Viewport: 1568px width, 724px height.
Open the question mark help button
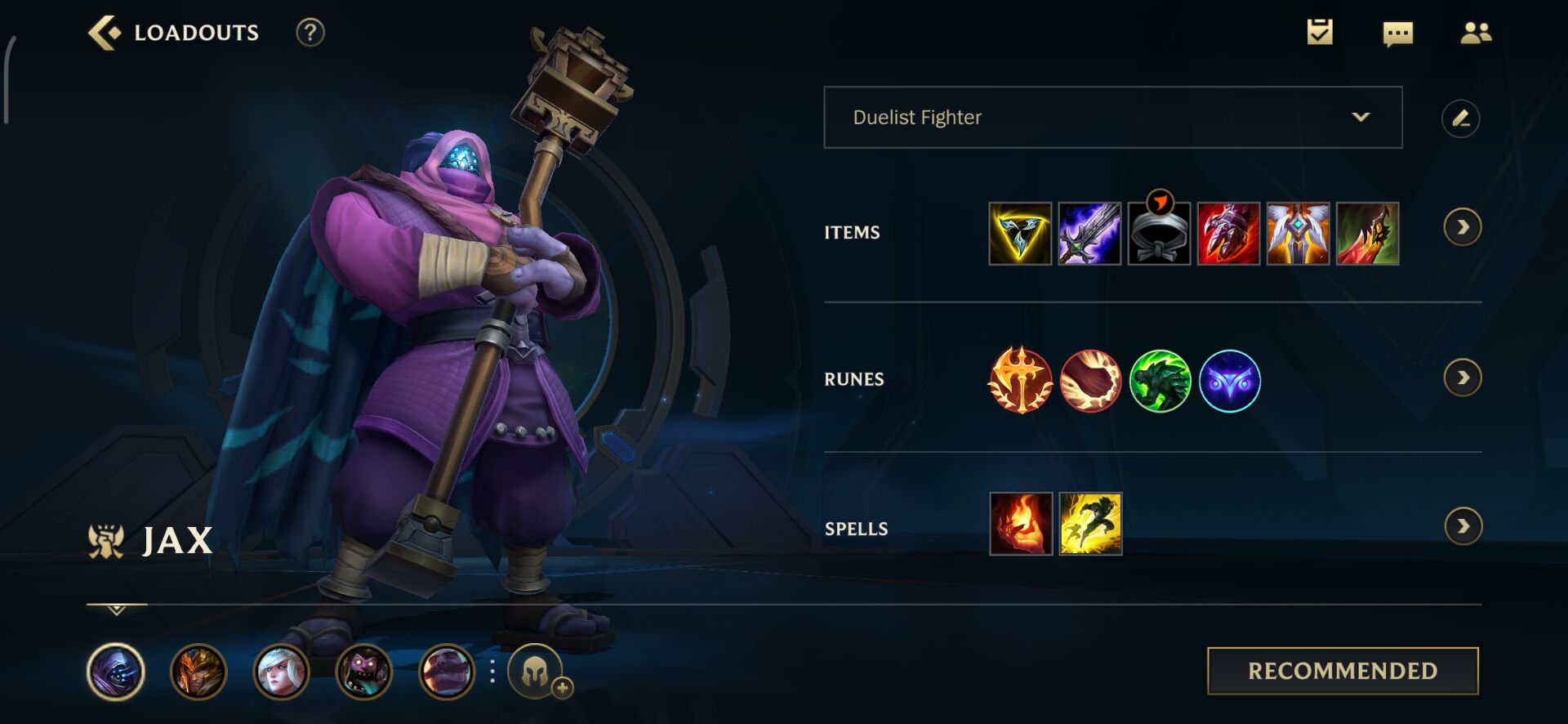coord(310,33)
